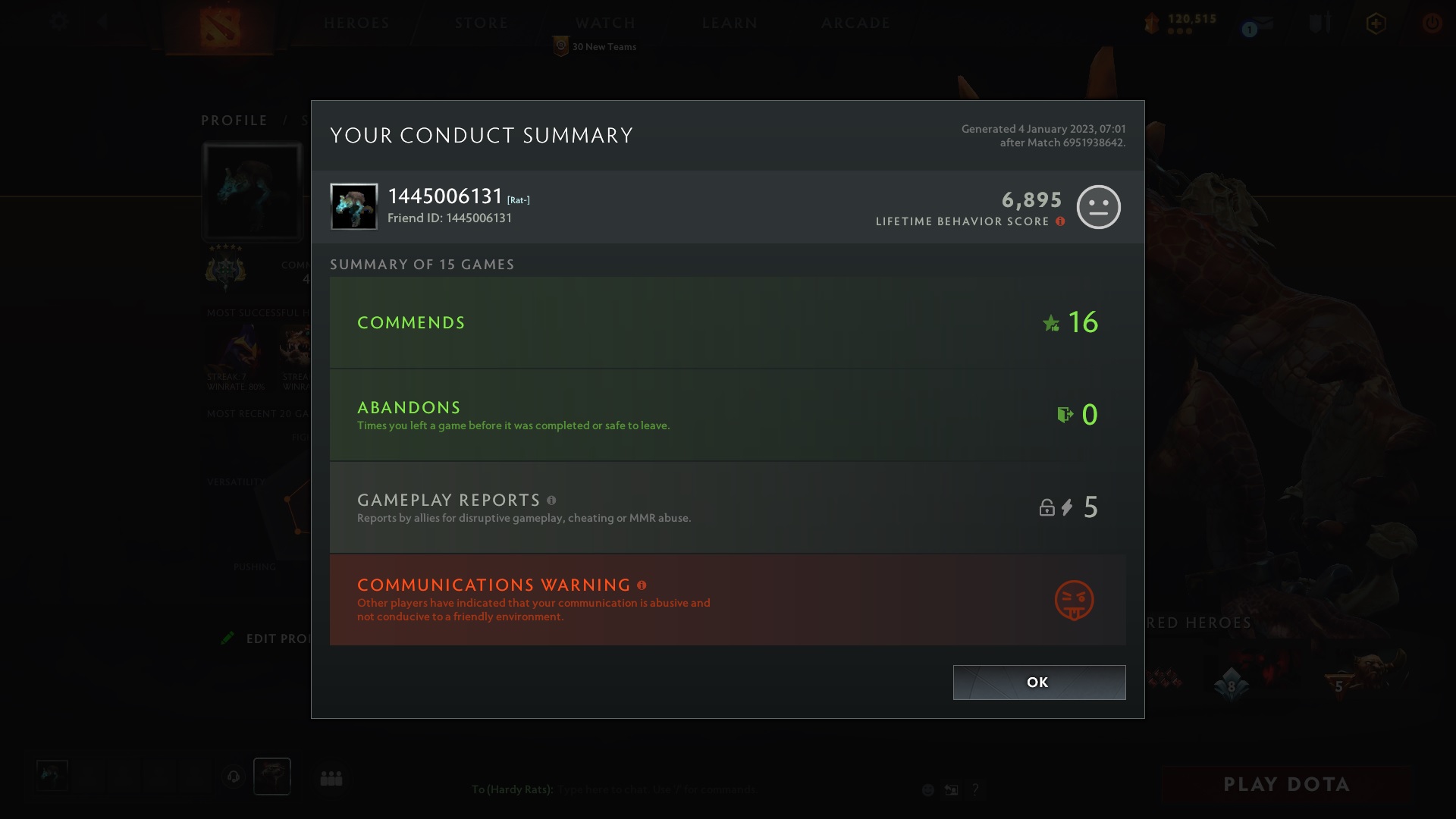Add a friend via the hexagon plus icon
Viewport: 1456px width, 819px height.
pyautogui.click(x=1376, y=24)
